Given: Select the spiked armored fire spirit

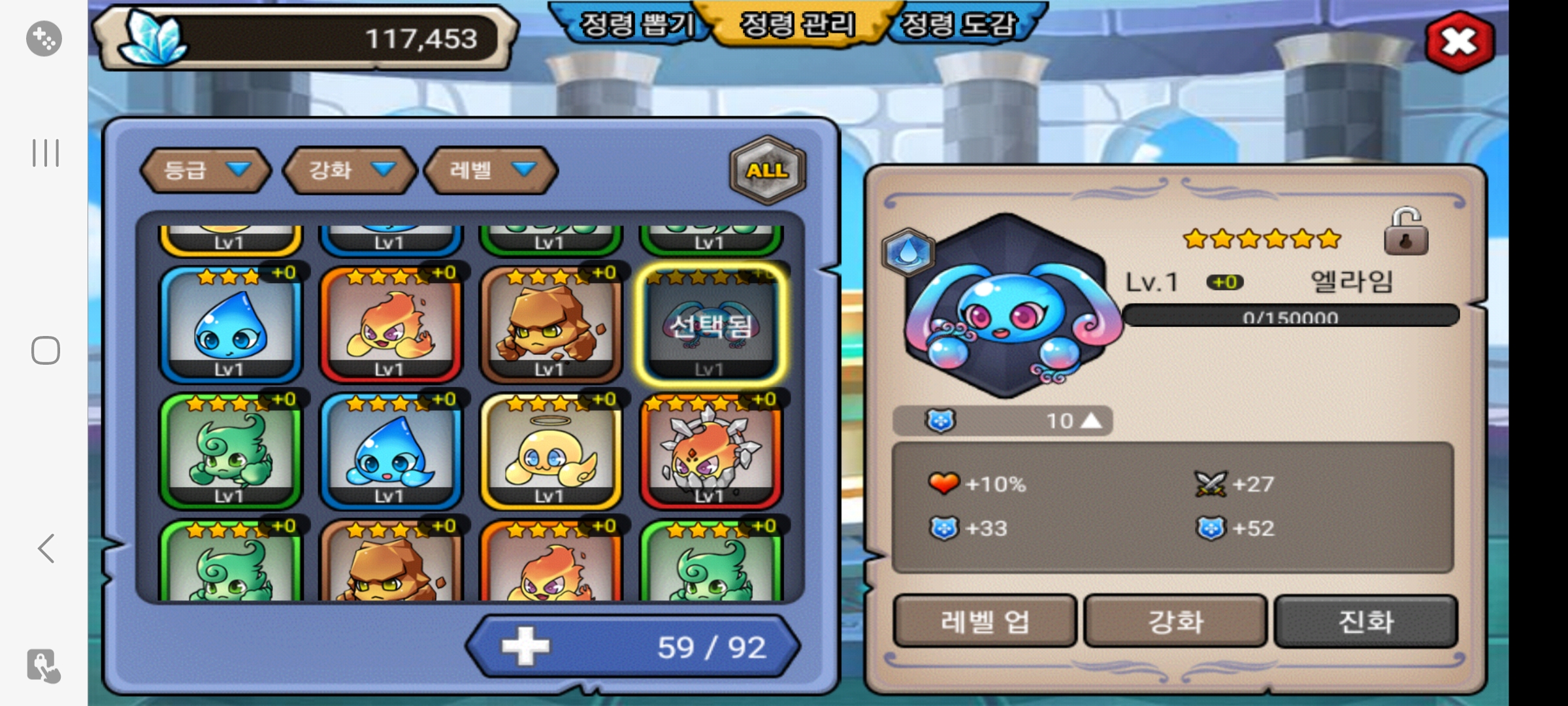Looking at the screenshot, I should (710, 452).
